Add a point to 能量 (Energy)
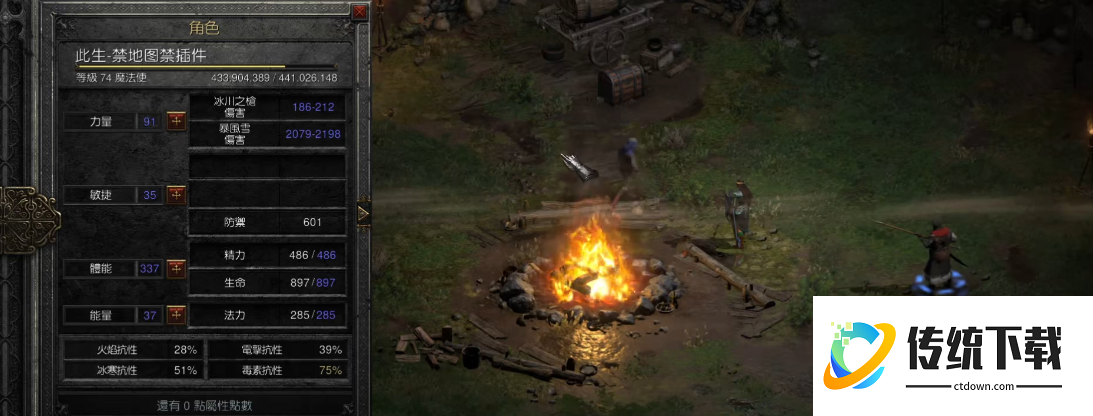Image resolution: width=1093 pixels, height=416 pixels. click(x=176, y=315)
